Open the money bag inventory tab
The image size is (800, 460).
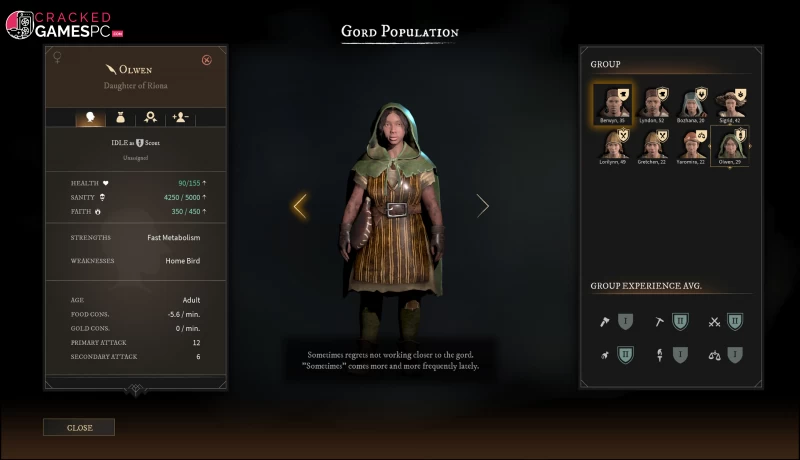click(121, 117)
